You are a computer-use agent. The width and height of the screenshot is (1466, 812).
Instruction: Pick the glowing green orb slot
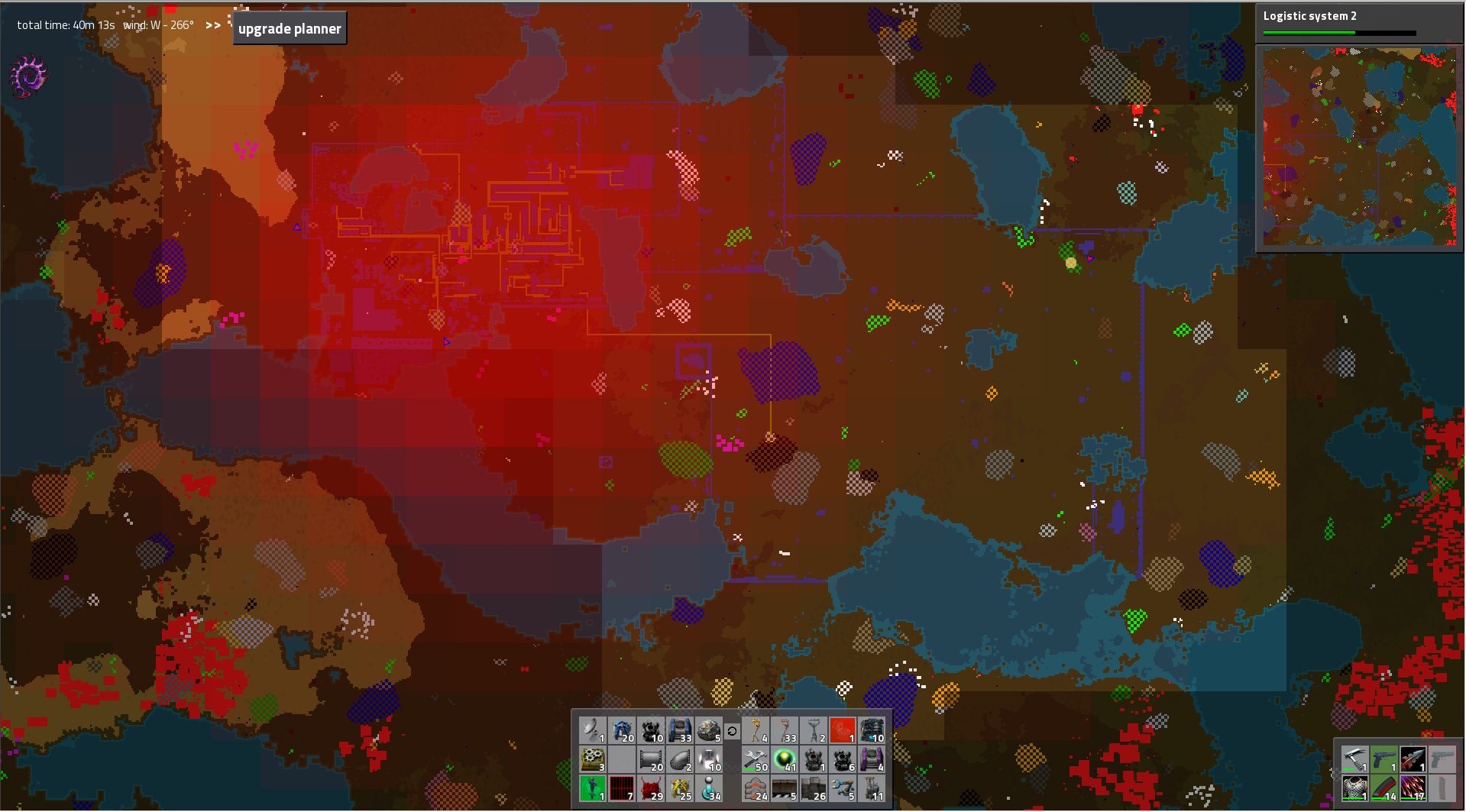tap(785, 759)
